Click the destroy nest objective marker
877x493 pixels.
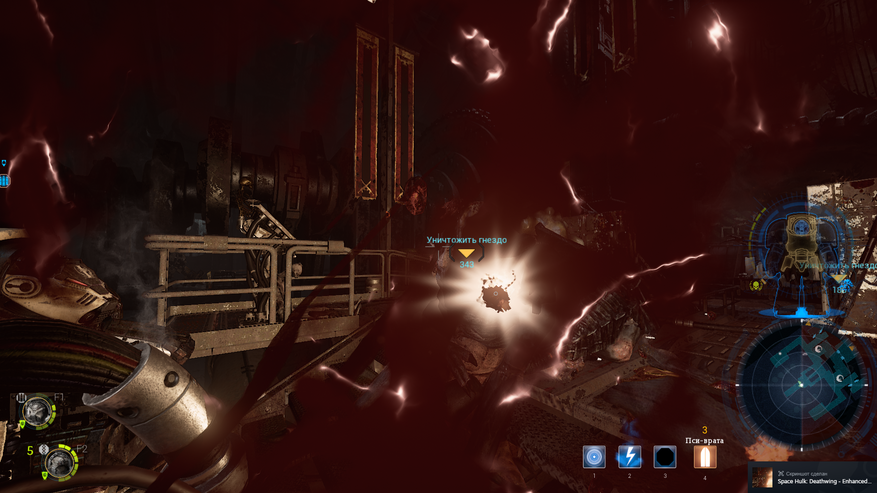point(466,253)
